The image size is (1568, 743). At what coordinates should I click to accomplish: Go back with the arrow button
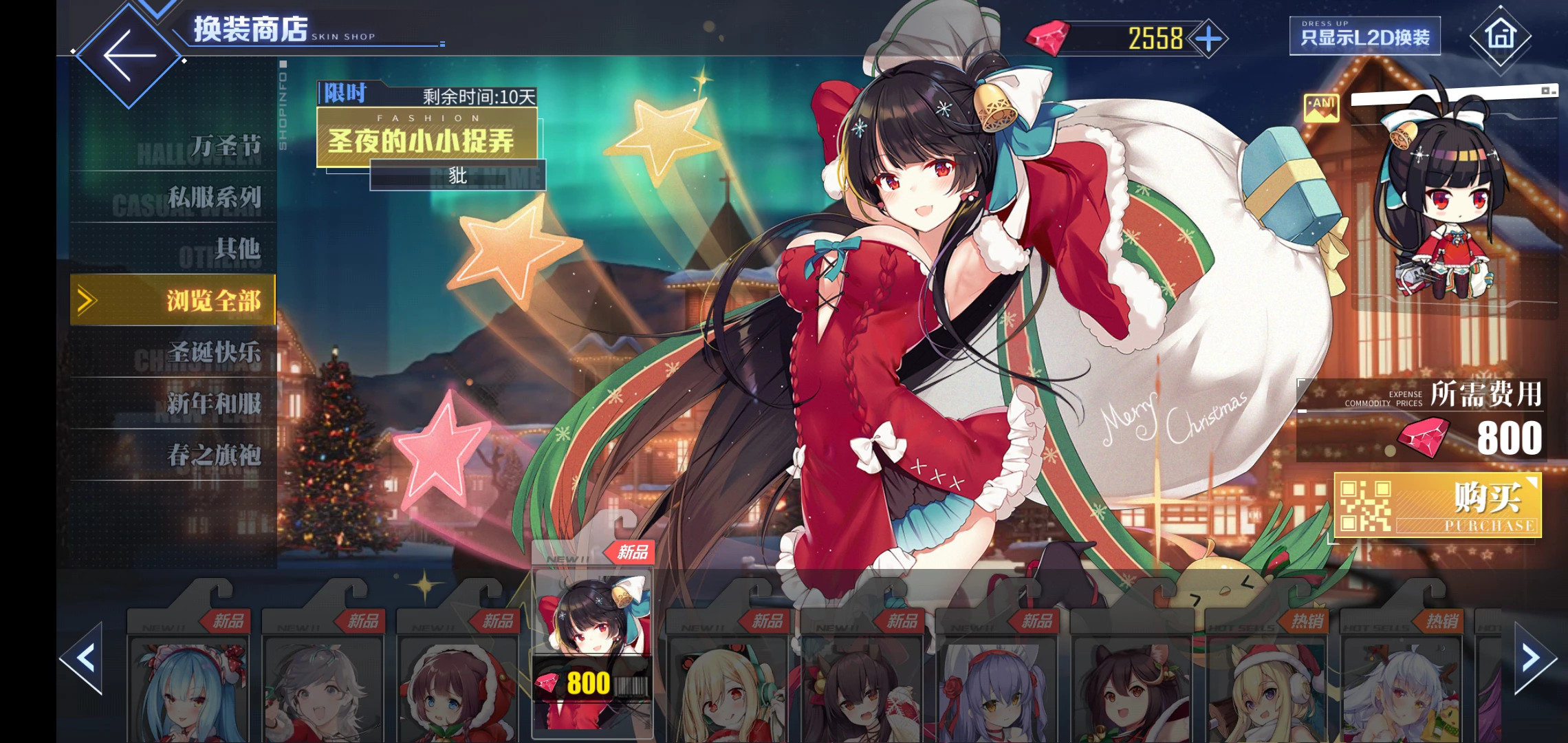[129, 55]
